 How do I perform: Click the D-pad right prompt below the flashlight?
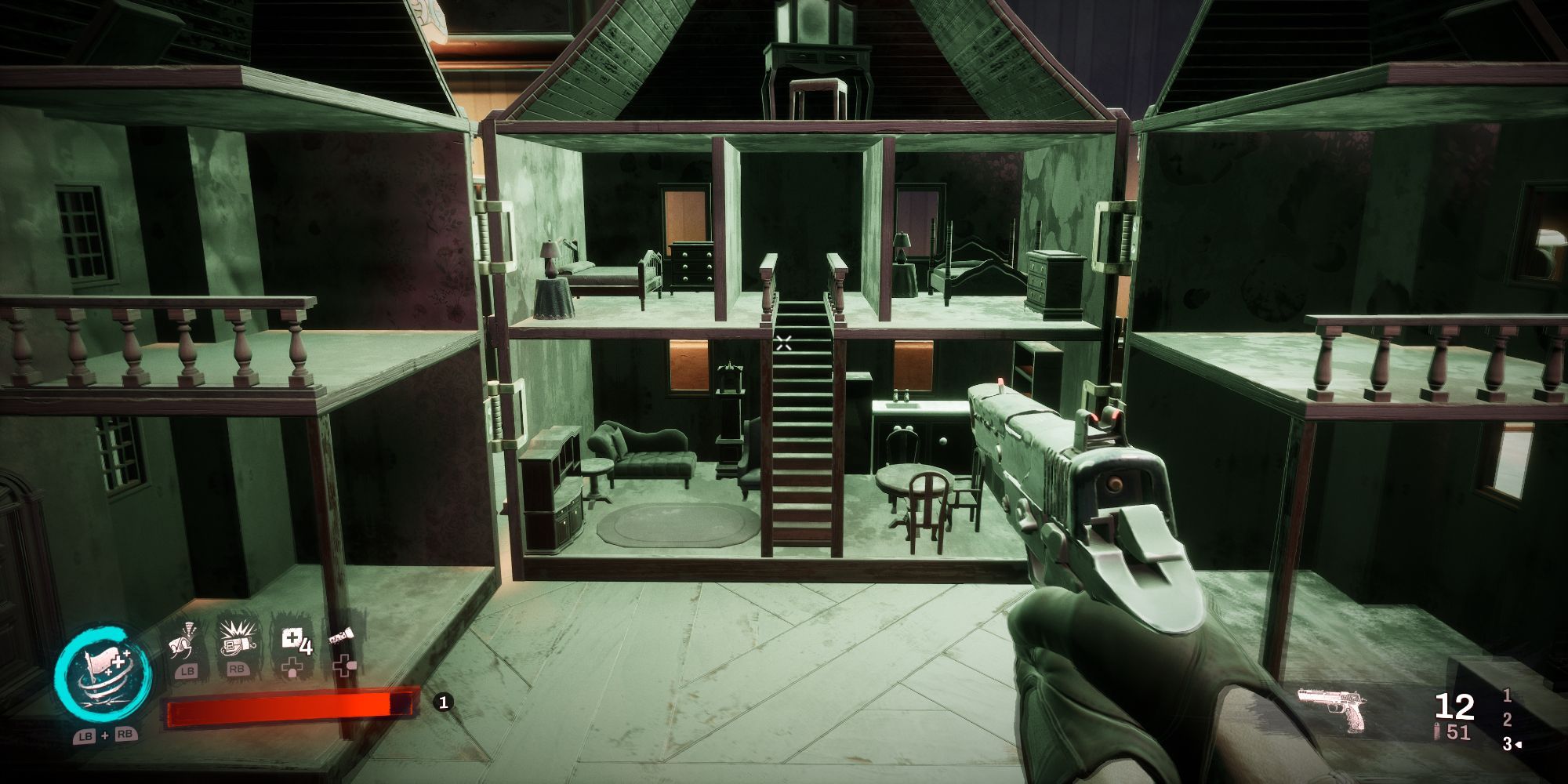point(345,666)
